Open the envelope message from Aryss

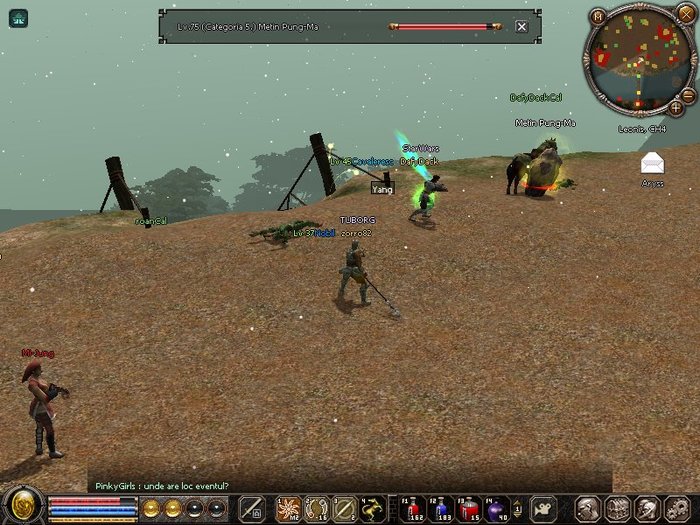click(x=652, y=163)
